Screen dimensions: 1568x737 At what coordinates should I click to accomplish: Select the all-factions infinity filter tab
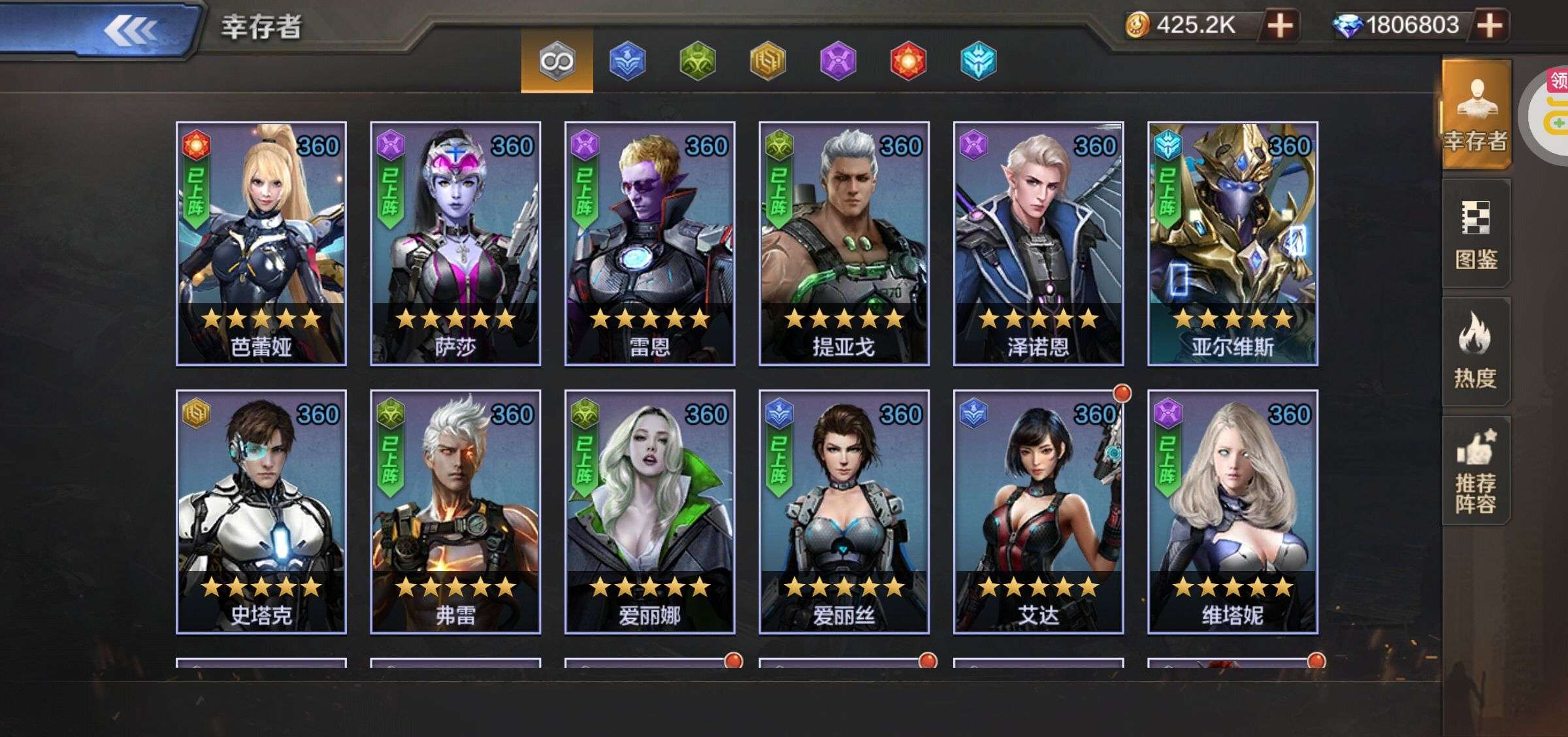tap(557, 61)
